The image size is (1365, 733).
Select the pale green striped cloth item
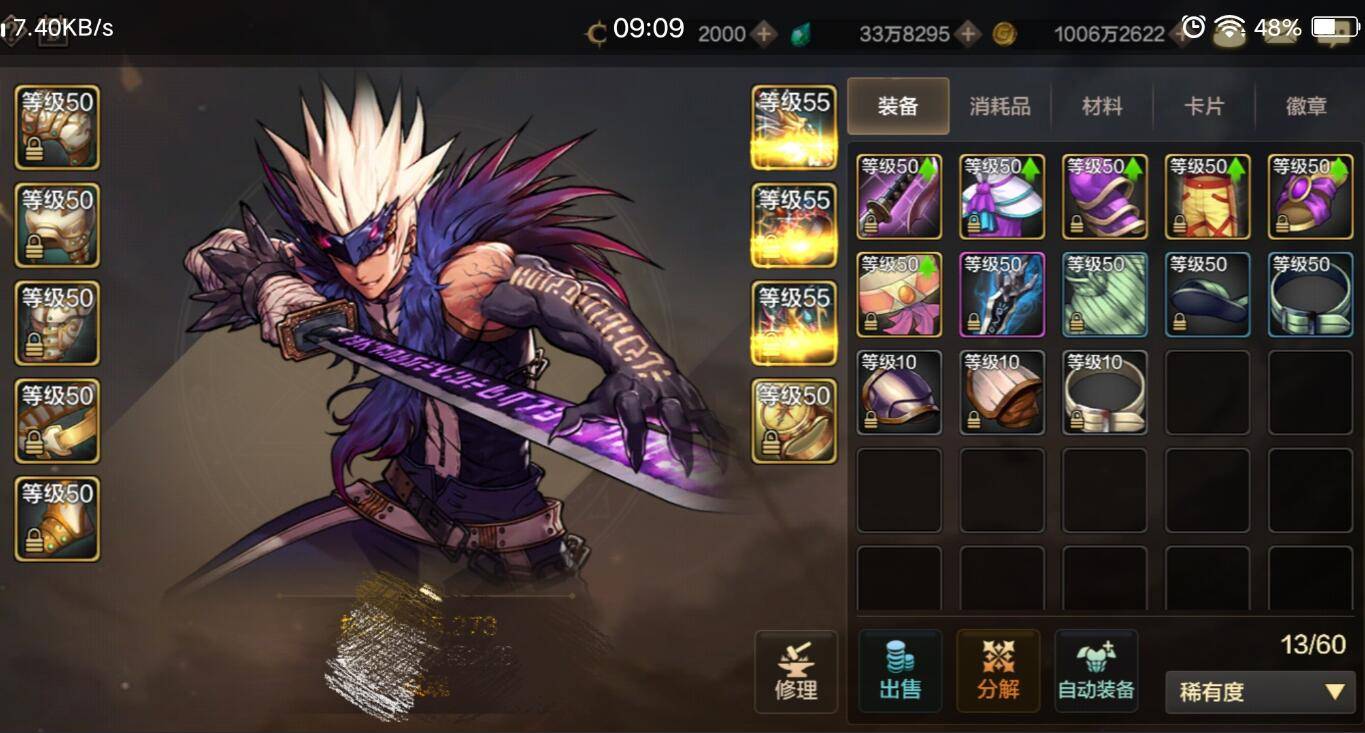click(1104, 294)
